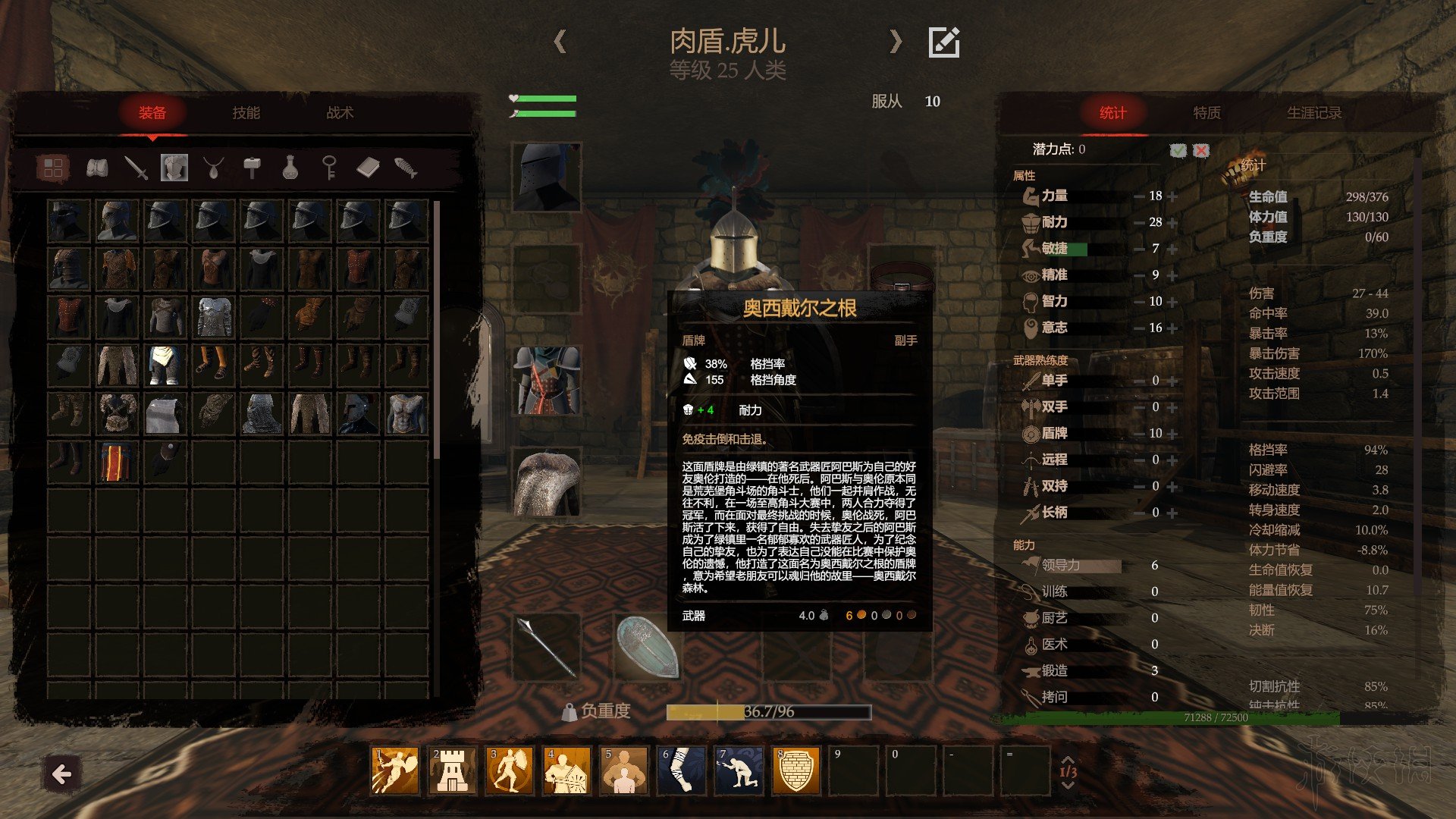Open the 战术 tab
This screenshot has height=819, width=1456.
tap(340, 113)
